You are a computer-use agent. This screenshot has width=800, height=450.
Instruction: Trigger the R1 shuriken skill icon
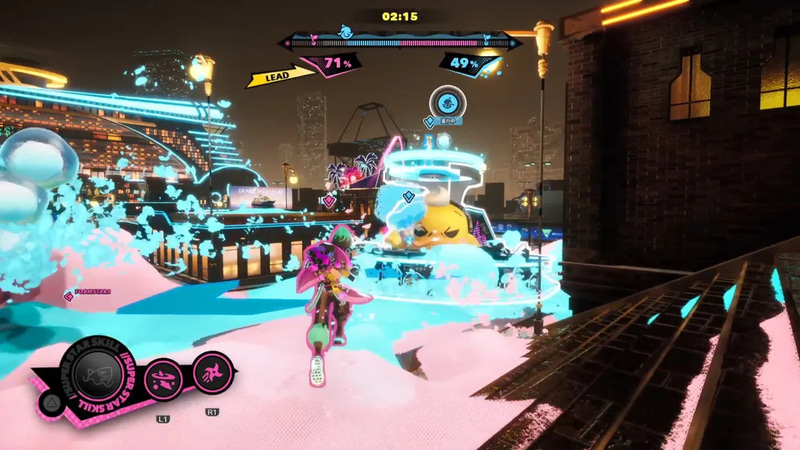click(212, 372)
